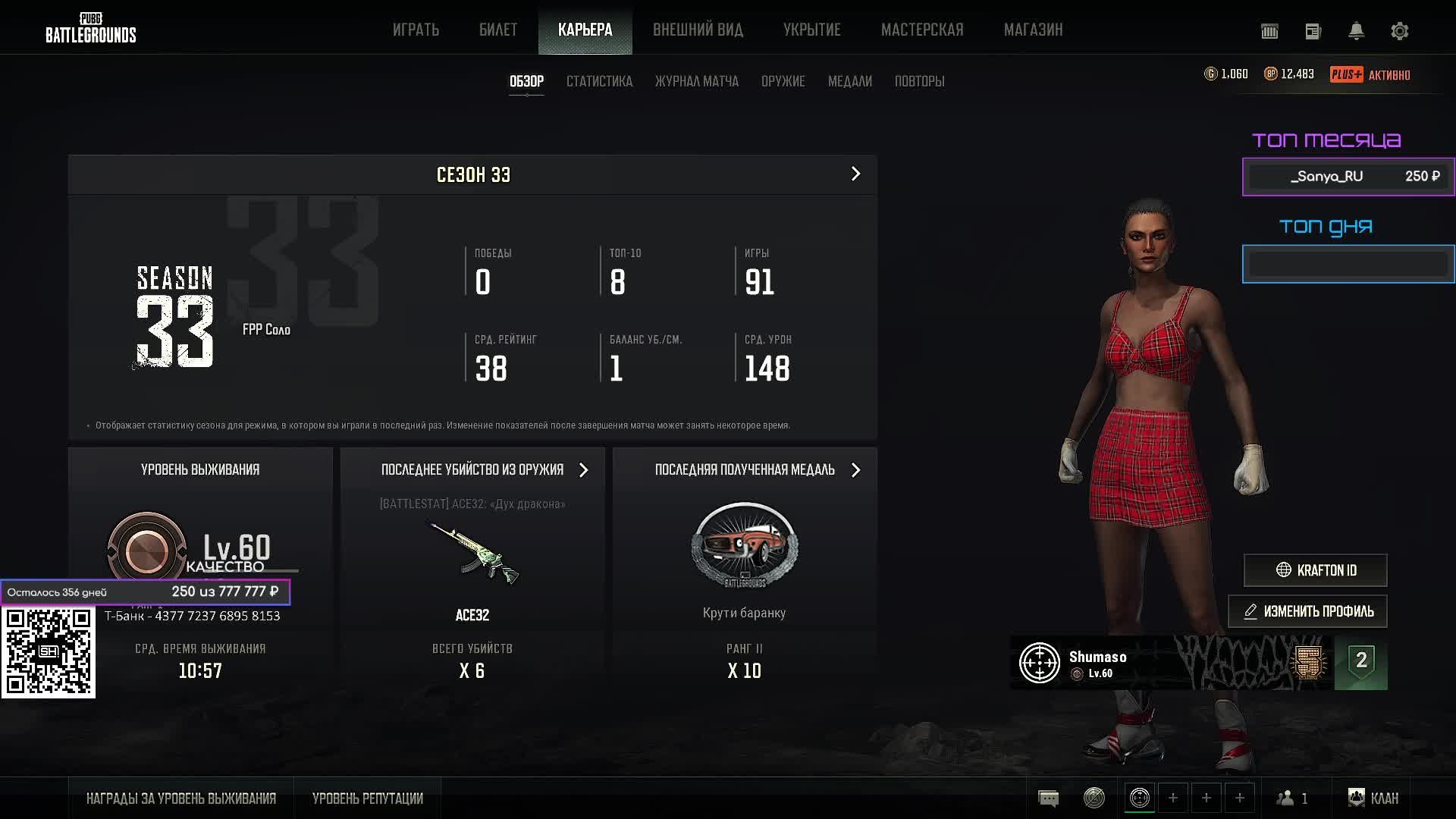Open the ВНЕШНИЙ ВИД menu
This screenshot has height=819, width=1456.
pos(698,30)
